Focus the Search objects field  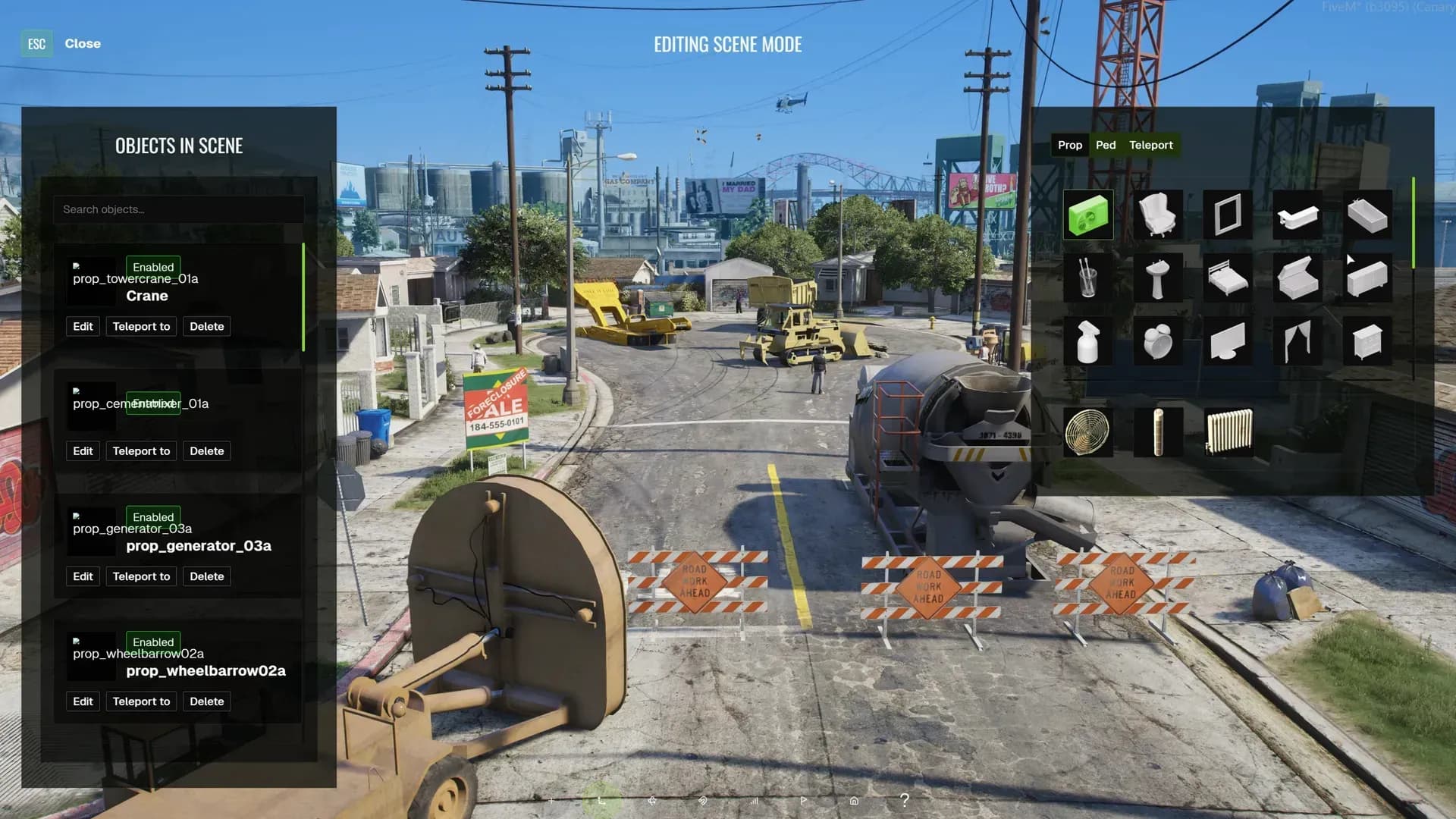179,209
